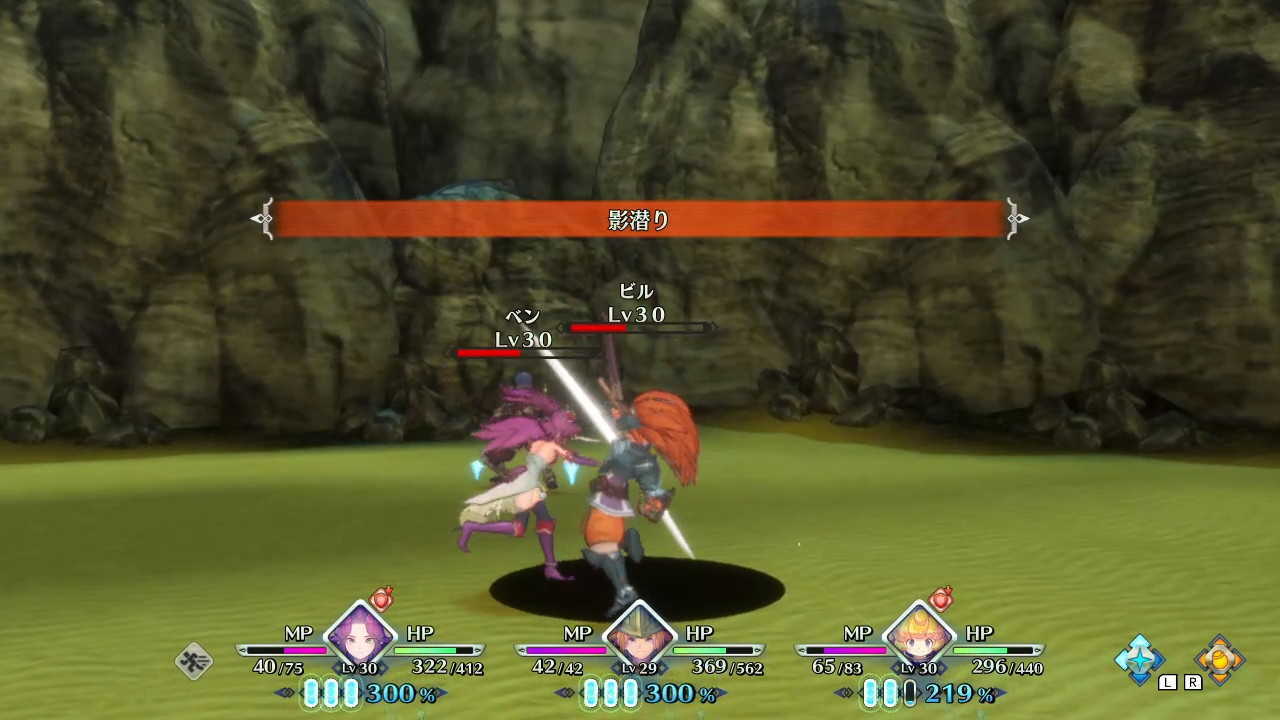The image size is (1280, 720).
Task: Expand the left arrow of the skill banner
Action: 262,217
